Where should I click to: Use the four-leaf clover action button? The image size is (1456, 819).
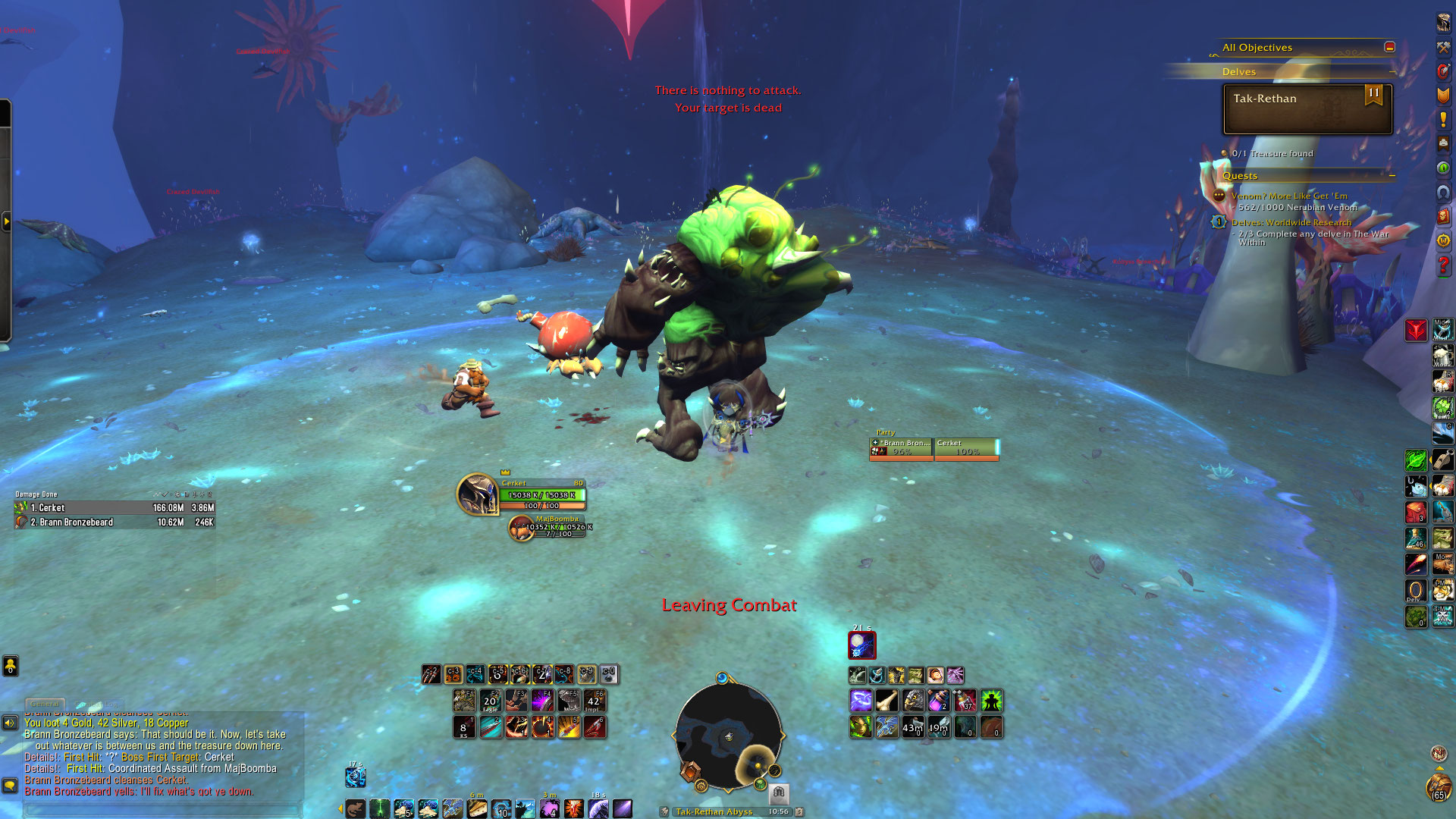pyautogui.click(x=1442, y=407)
